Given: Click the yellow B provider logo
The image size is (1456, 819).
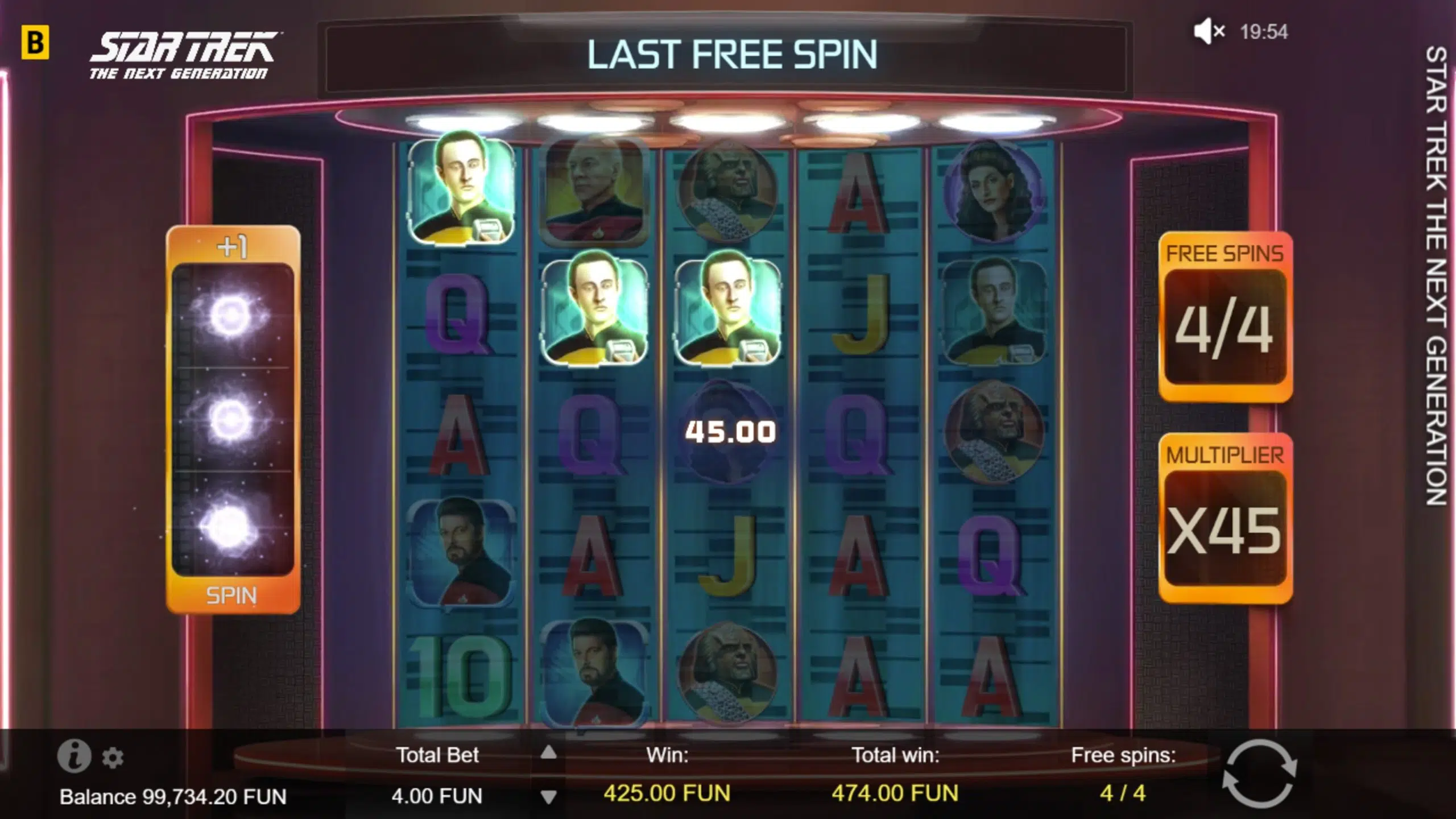Looking at the screenshot, I should click(x=35, y=42).
